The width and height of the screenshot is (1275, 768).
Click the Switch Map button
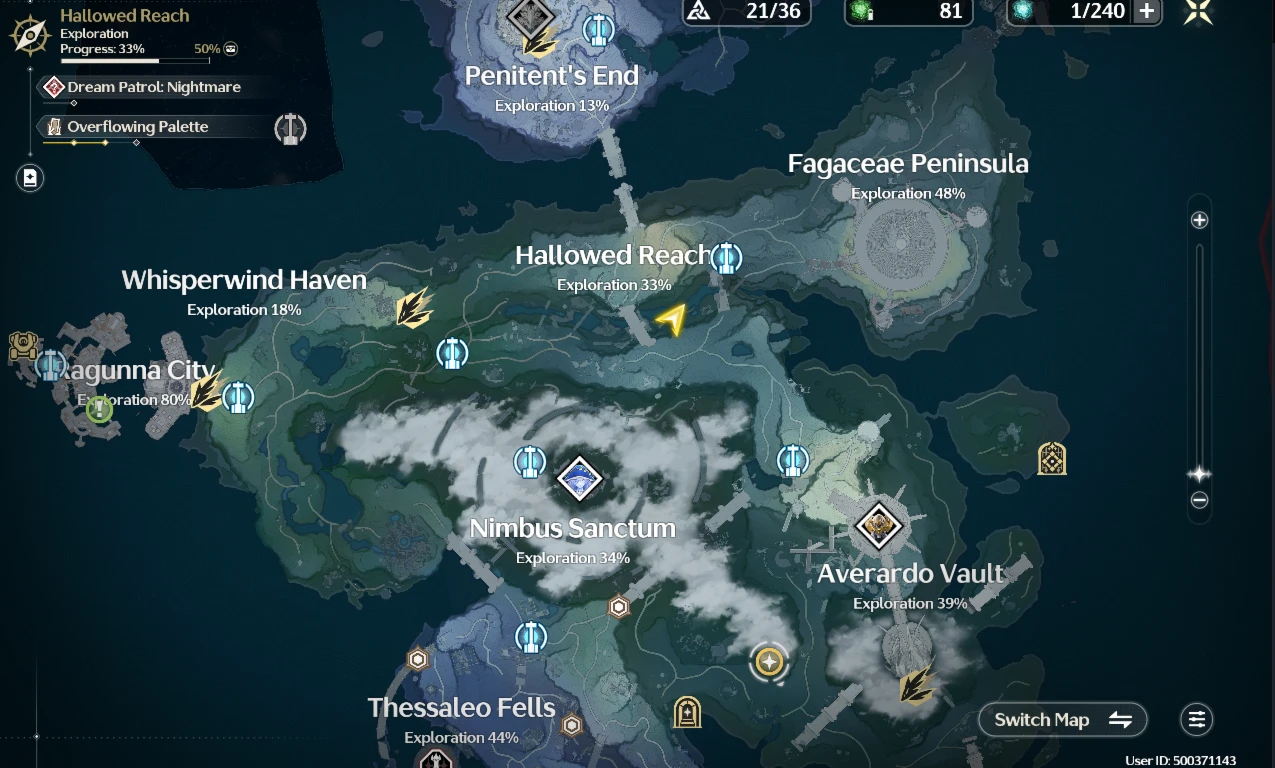pyautogui.click(x=1062, y=719)
